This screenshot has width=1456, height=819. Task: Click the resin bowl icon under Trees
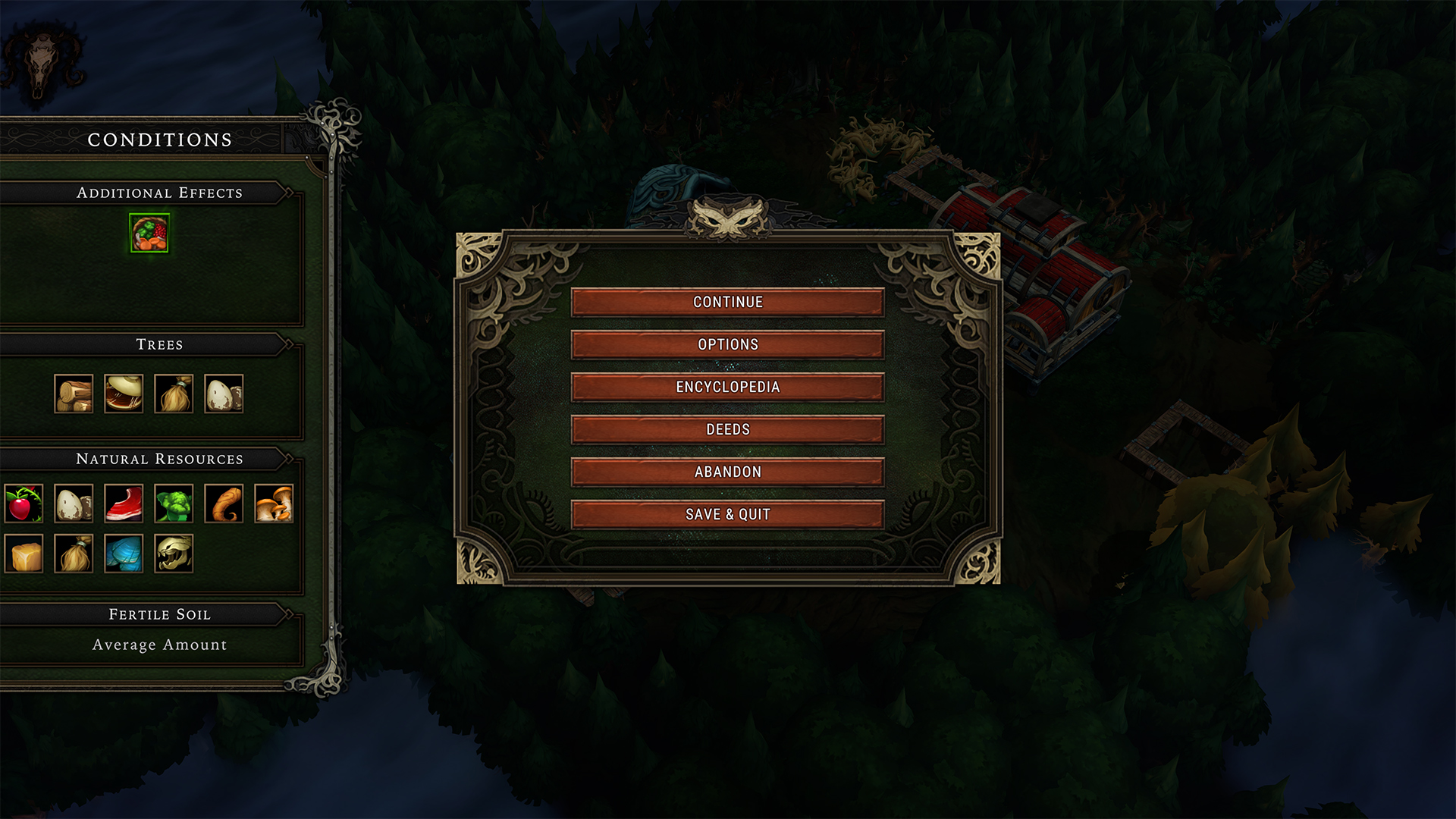coord(124,394)
